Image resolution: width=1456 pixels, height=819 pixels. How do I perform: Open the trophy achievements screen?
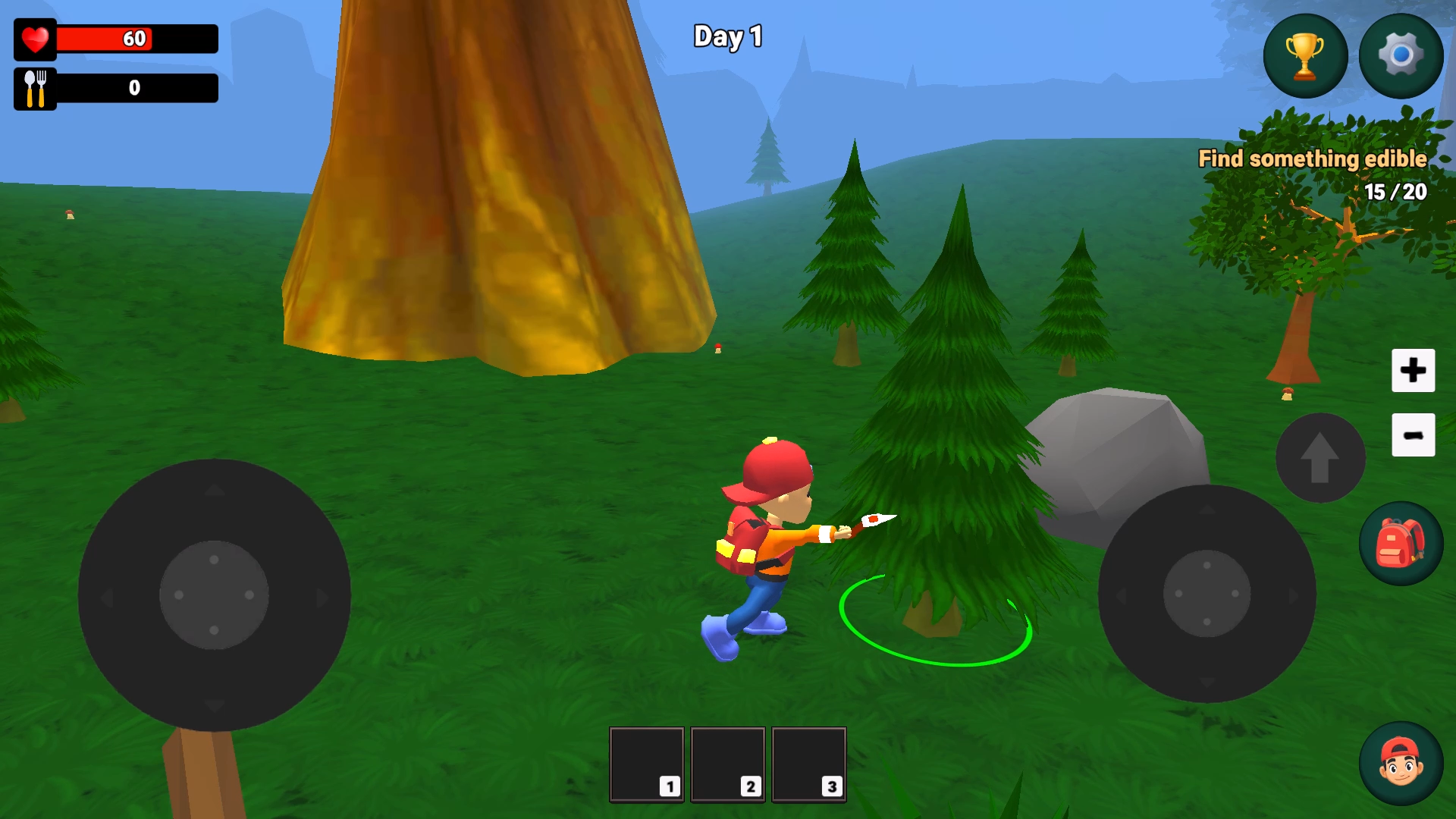(1304, 55)
